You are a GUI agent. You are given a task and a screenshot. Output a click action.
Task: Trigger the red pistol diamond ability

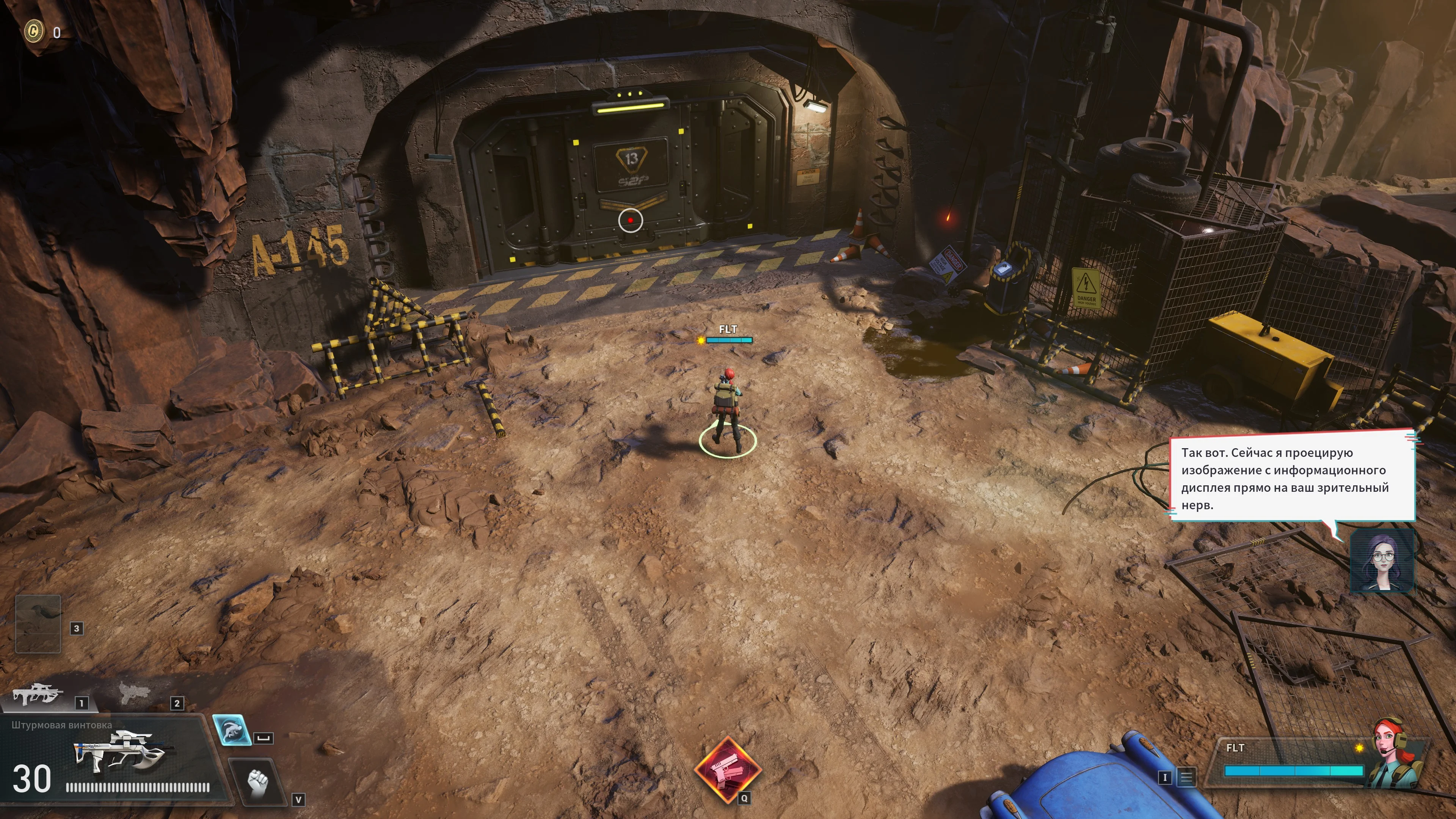pos(728,769)
